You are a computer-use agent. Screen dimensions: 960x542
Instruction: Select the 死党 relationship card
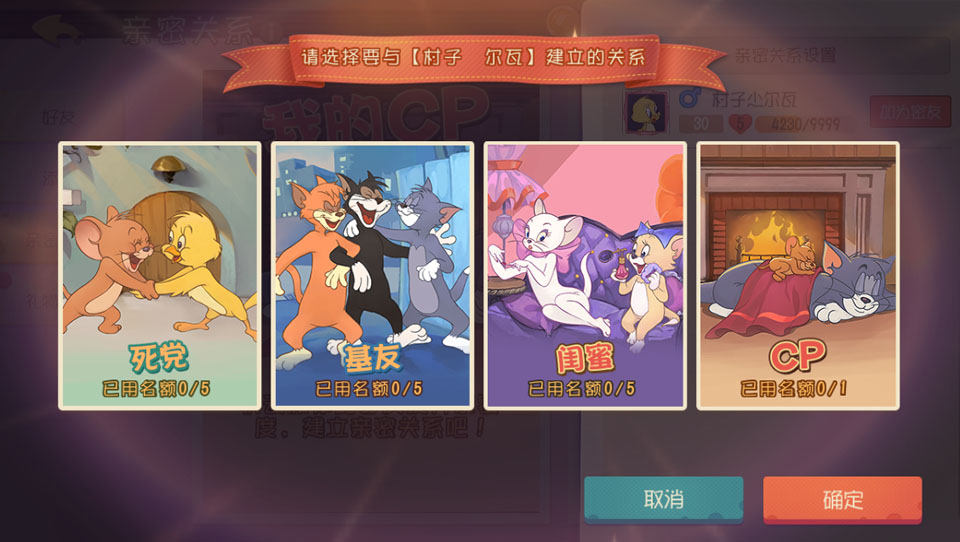coord(160,275)
